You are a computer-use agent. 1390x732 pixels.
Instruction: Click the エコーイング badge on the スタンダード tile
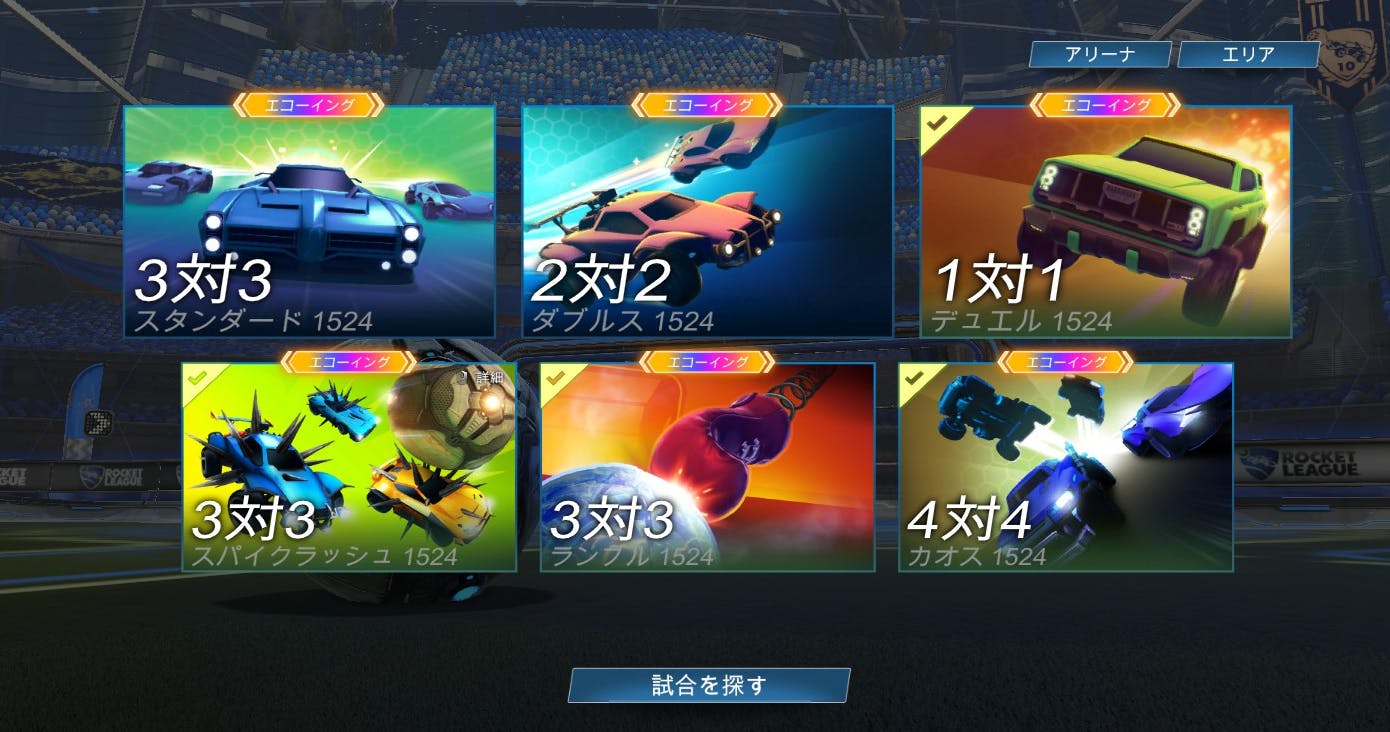(309, 105)
